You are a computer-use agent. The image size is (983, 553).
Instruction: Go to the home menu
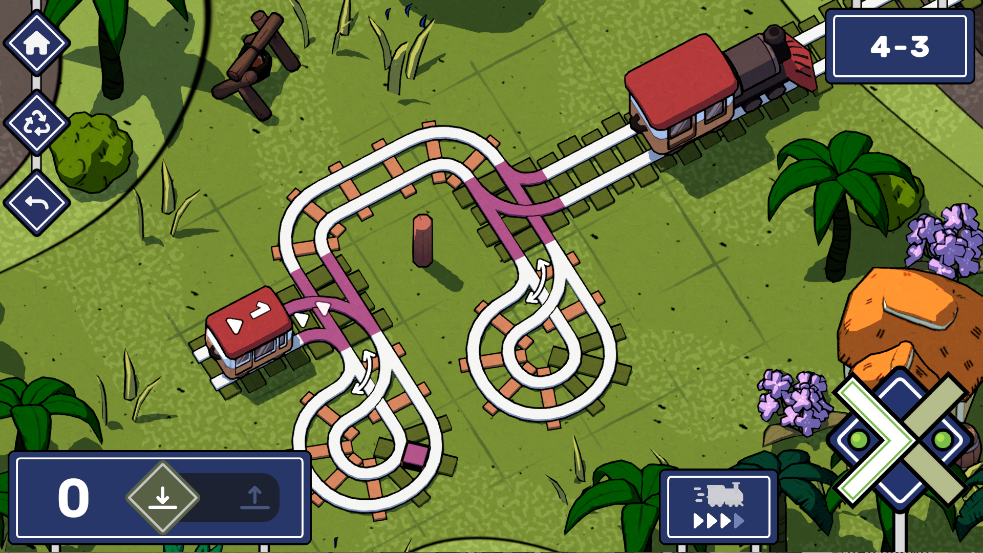click(37, 43)
